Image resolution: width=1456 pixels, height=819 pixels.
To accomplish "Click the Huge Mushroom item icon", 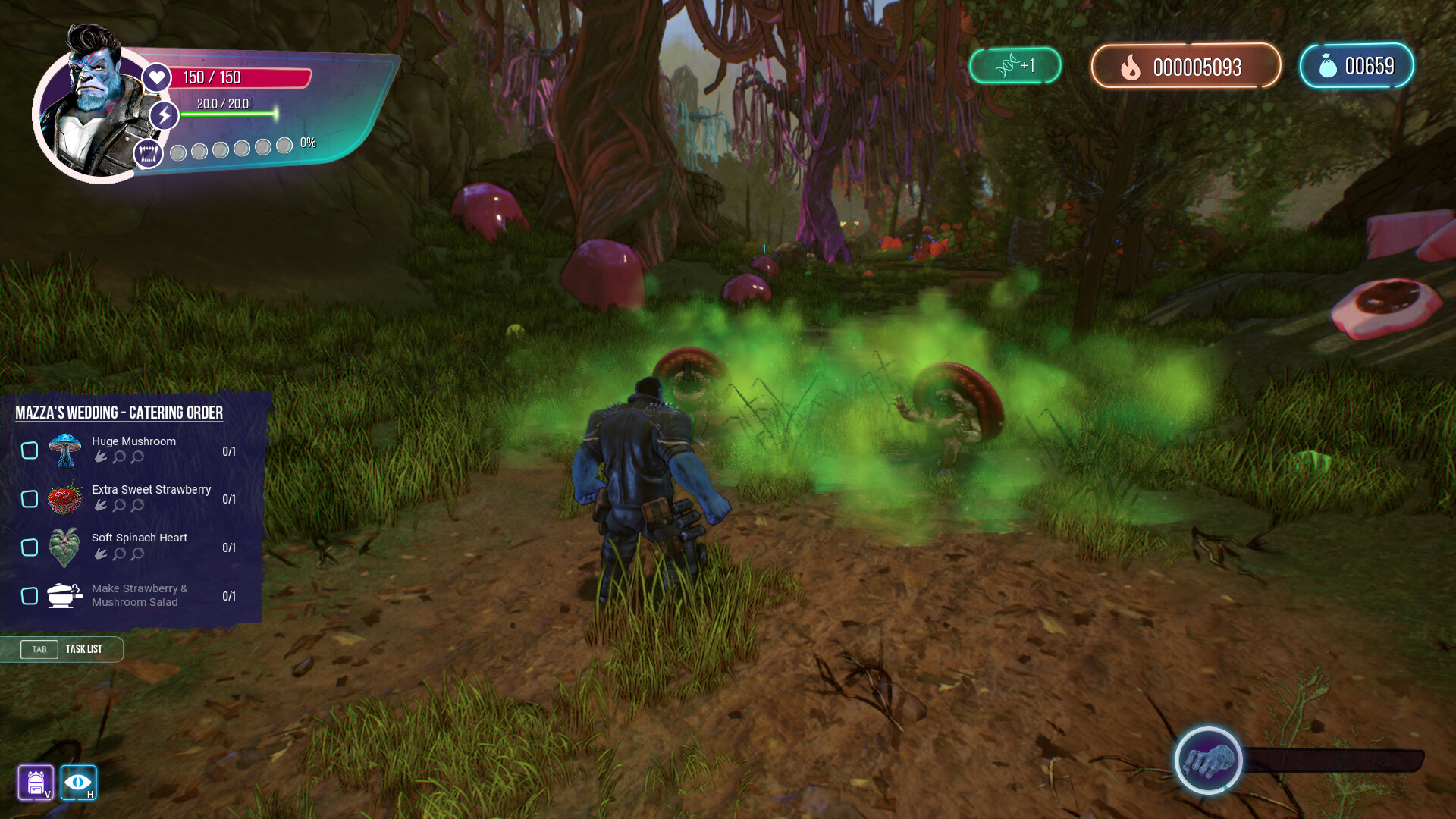I will 64,449.
